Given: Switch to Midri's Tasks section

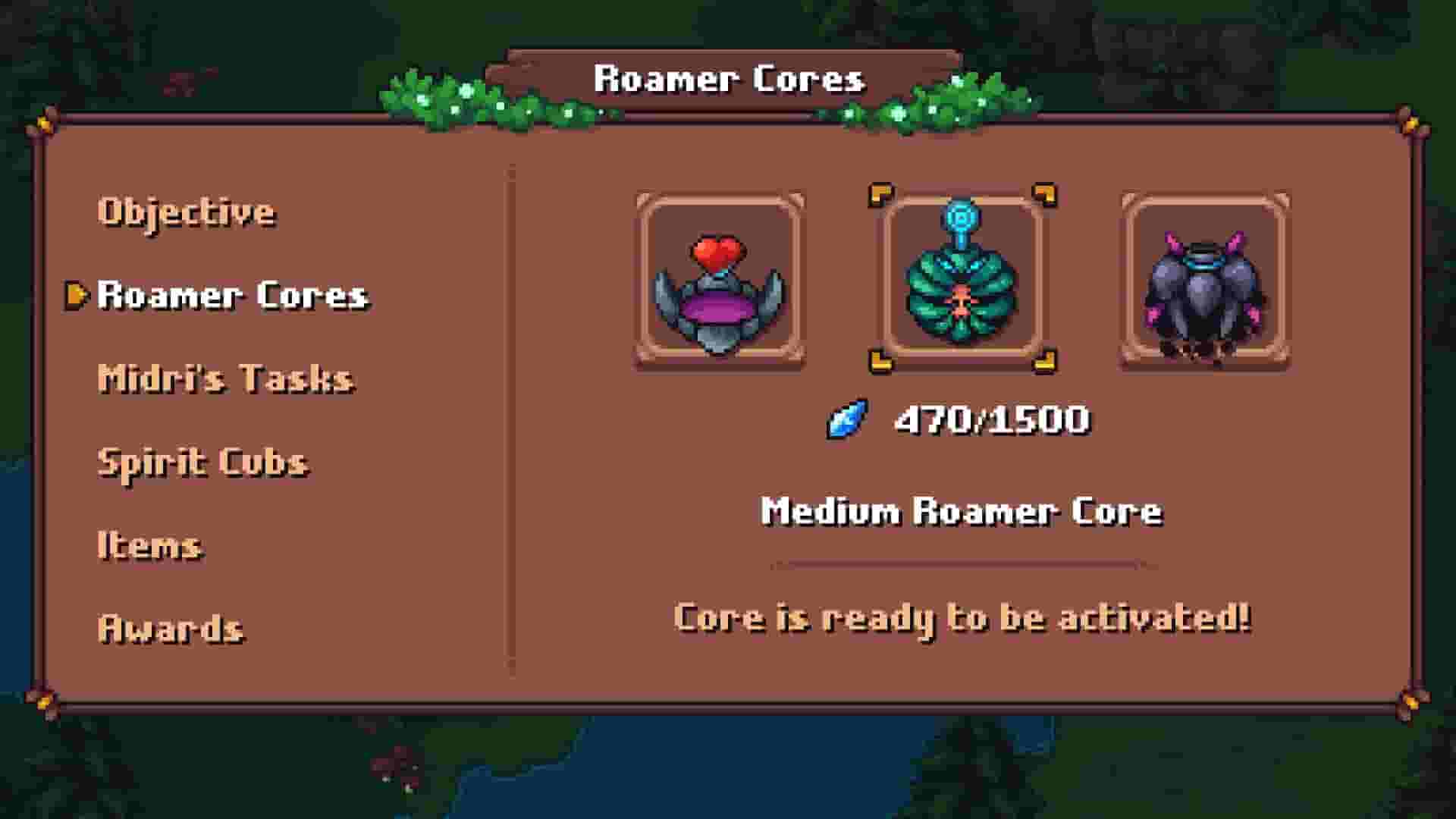Looking at the screenshot, I should (224, 378).
